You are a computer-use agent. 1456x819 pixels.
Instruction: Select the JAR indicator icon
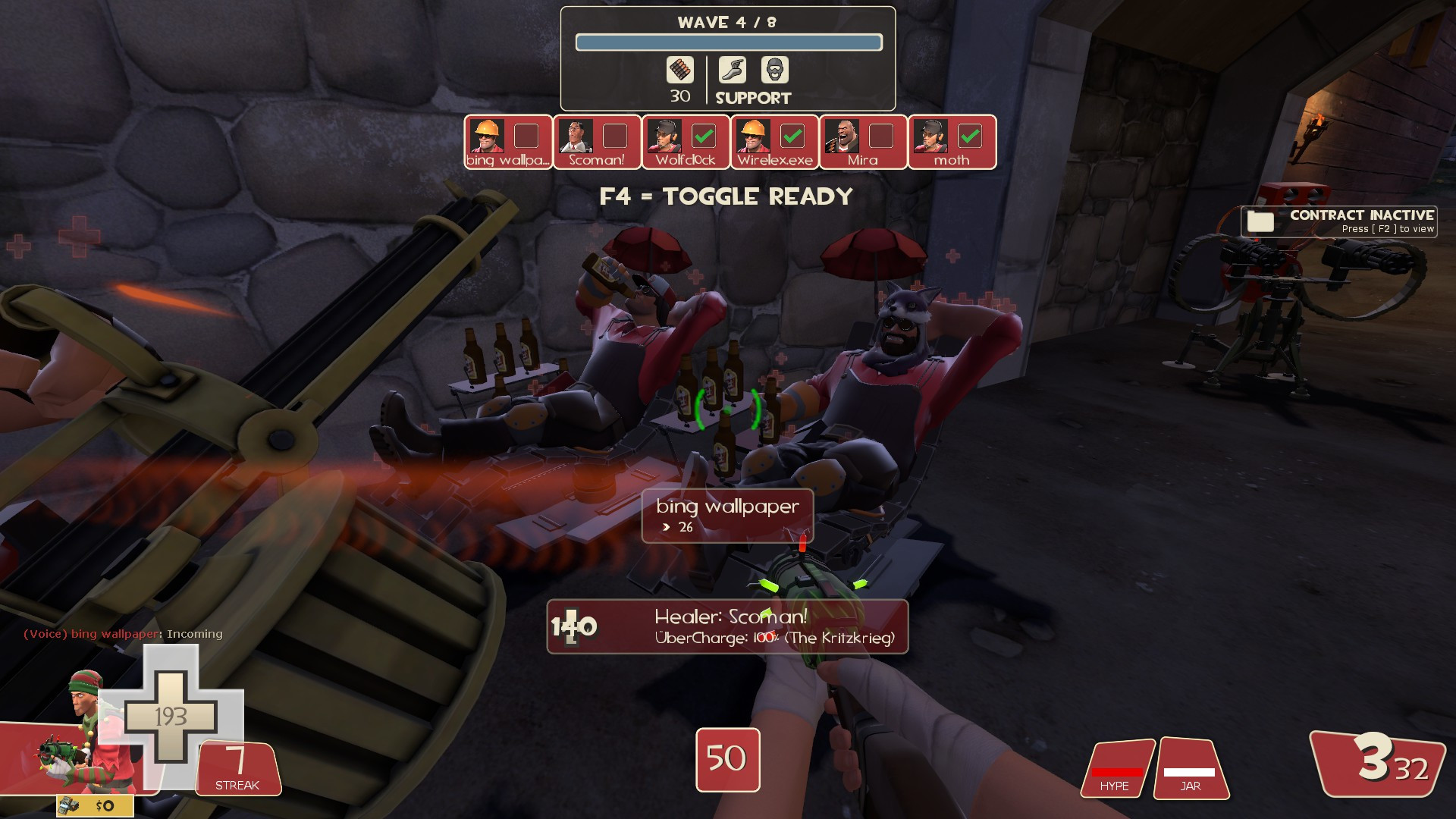1191,768
